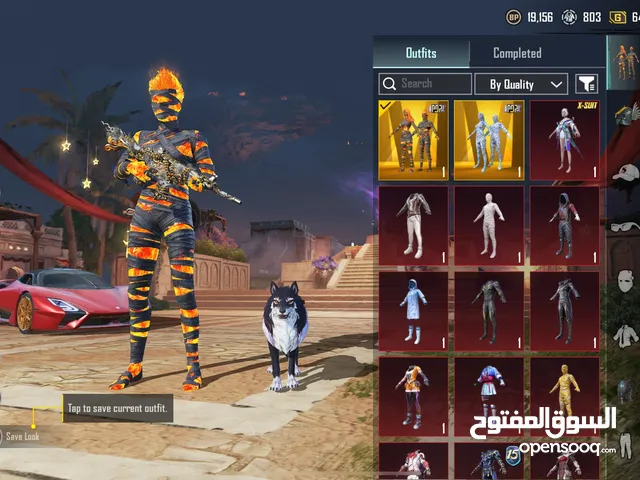
Task: Select the equipped orange flame mummy set
Action: tap(413, 139)
